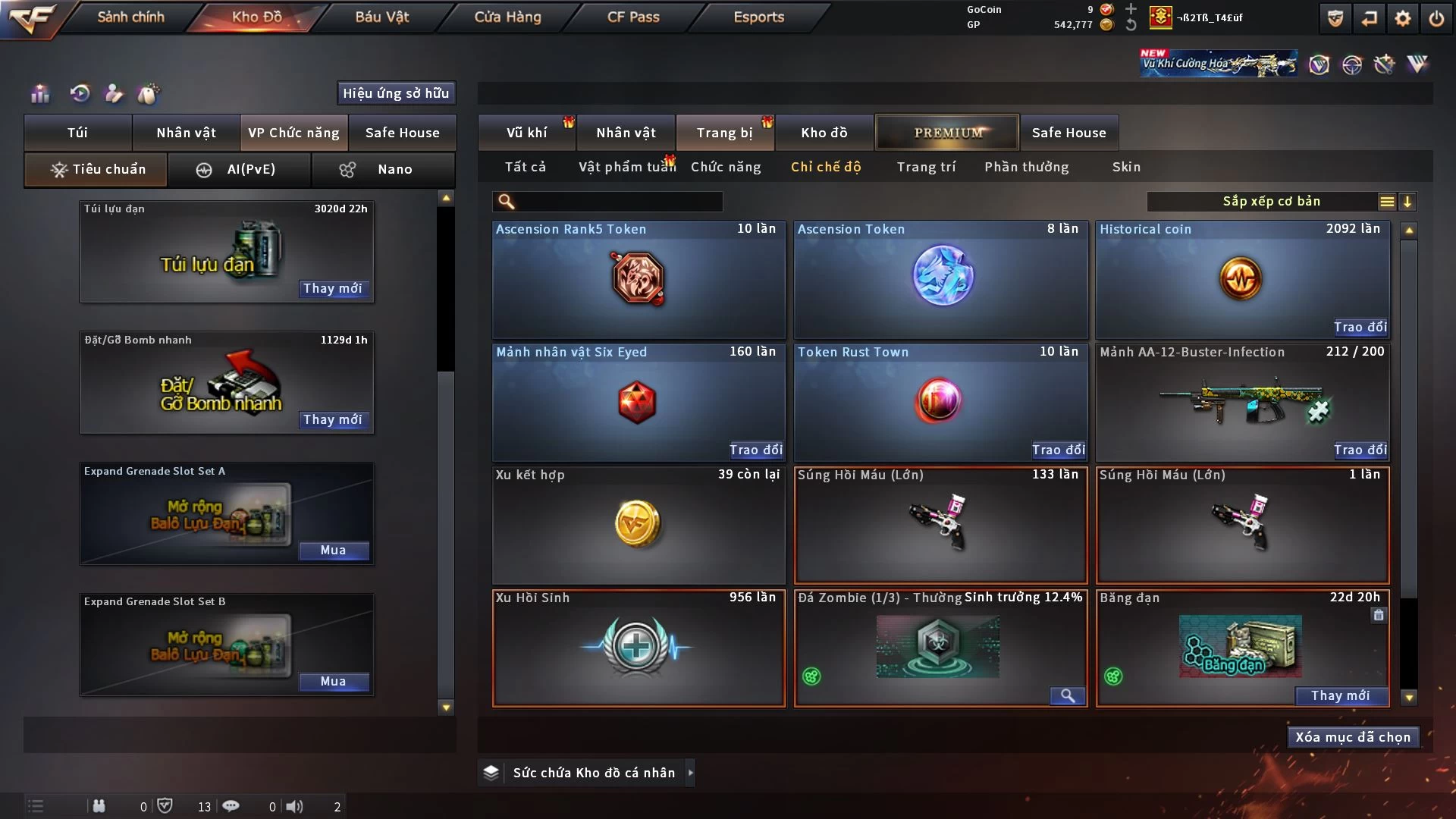Choose the Skin filter category
The image size is (1456, 819).
pos(1126,167)
